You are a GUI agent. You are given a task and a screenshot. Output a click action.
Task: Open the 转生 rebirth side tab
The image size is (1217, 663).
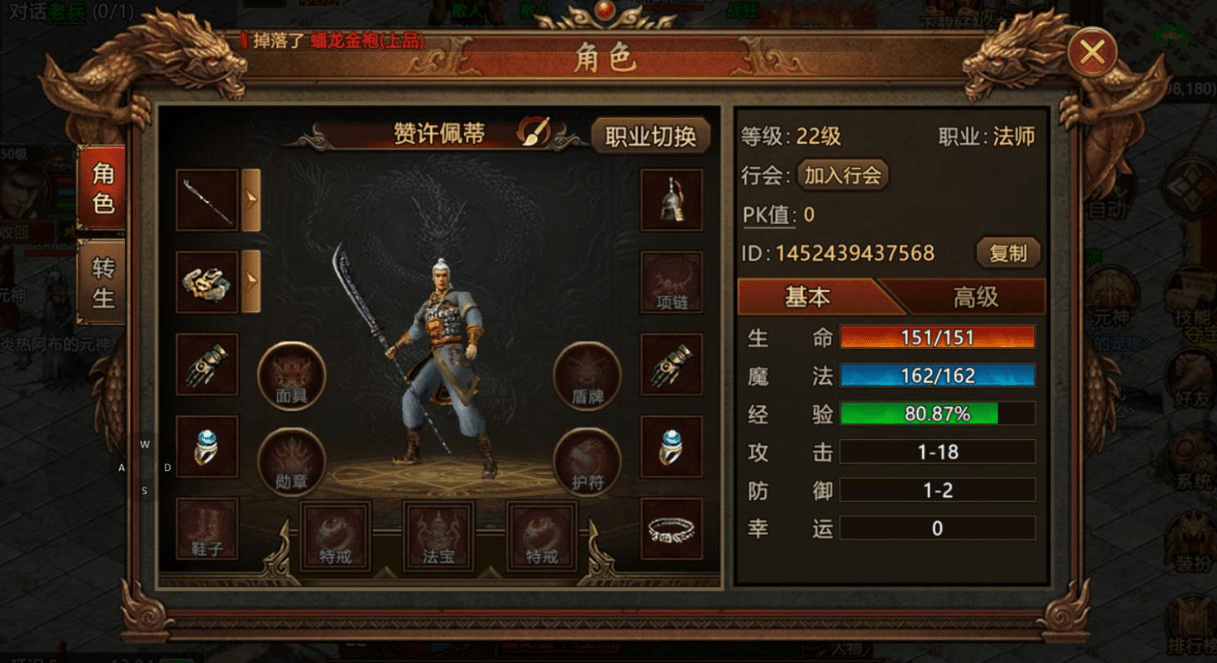pos(103,283)
